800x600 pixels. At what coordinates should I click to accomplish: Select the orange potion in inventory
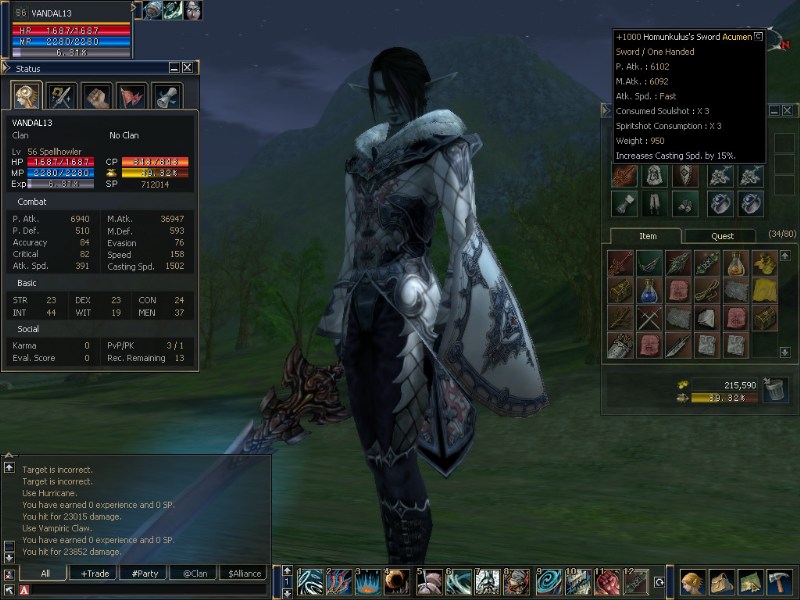coord(736,264)
